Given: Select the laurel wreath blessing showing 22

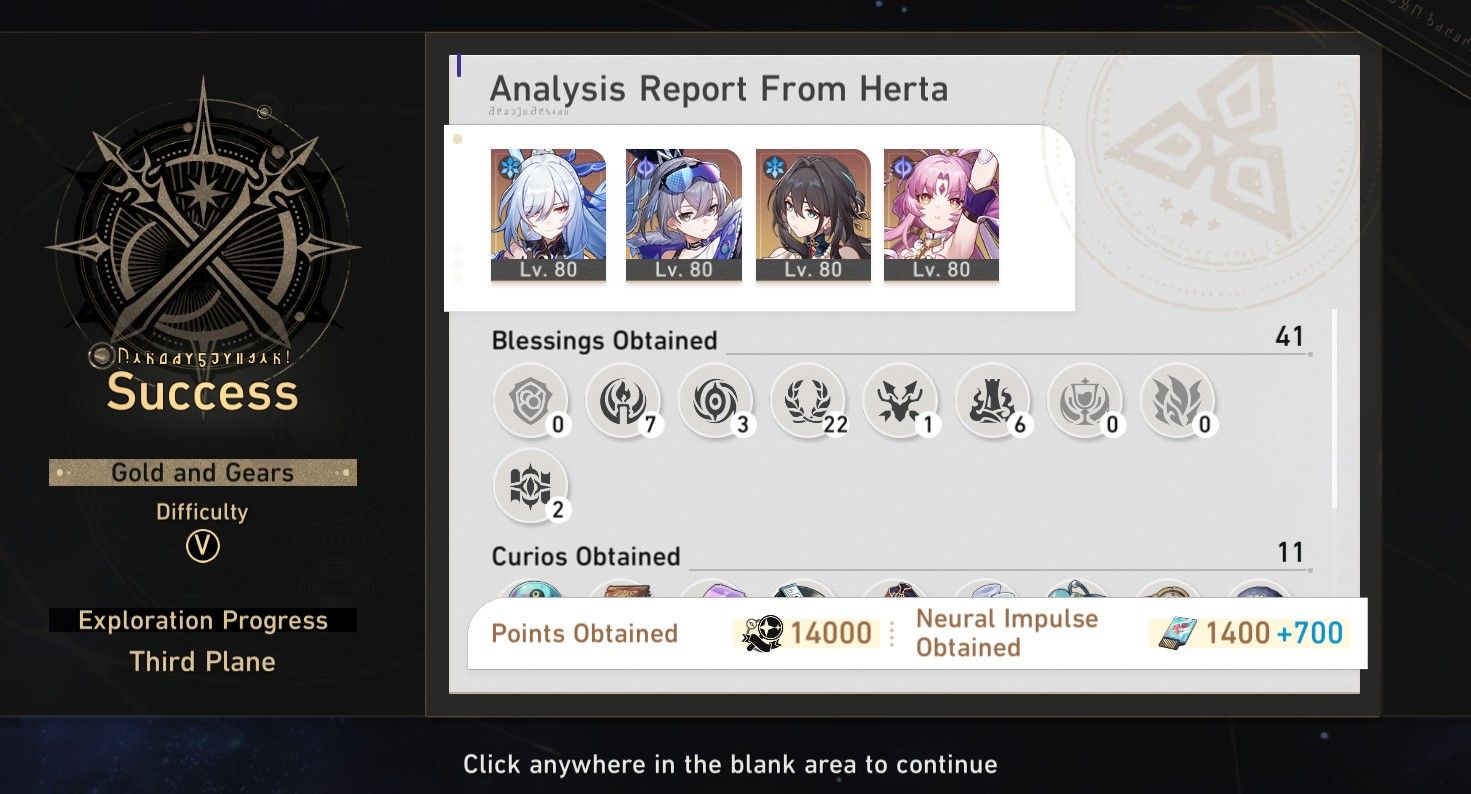Looking at the screenshot, I should 806,400.
